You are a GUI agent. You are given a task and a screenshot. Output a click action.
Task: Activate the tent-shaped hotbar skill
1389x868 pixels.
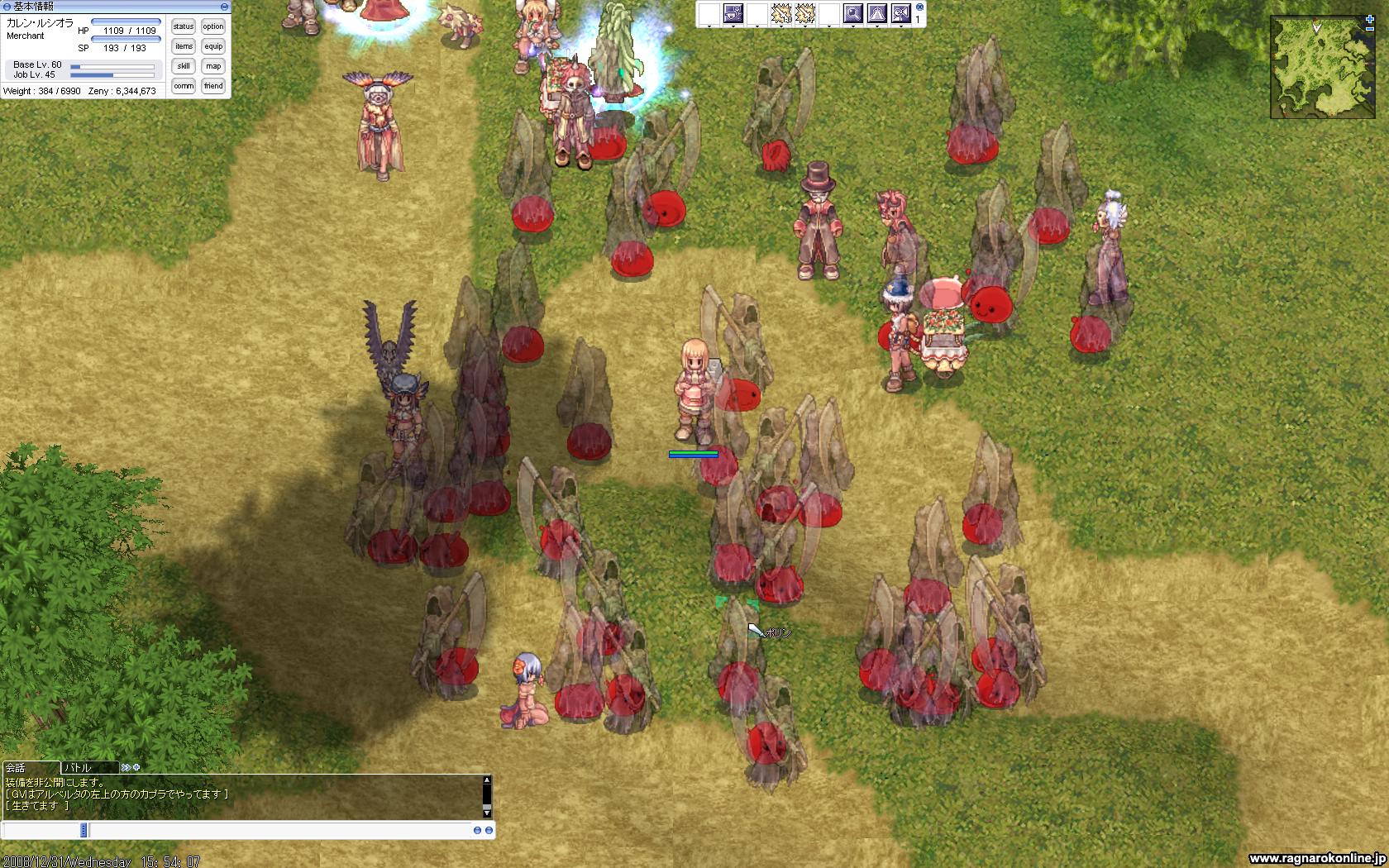point(877,13)
